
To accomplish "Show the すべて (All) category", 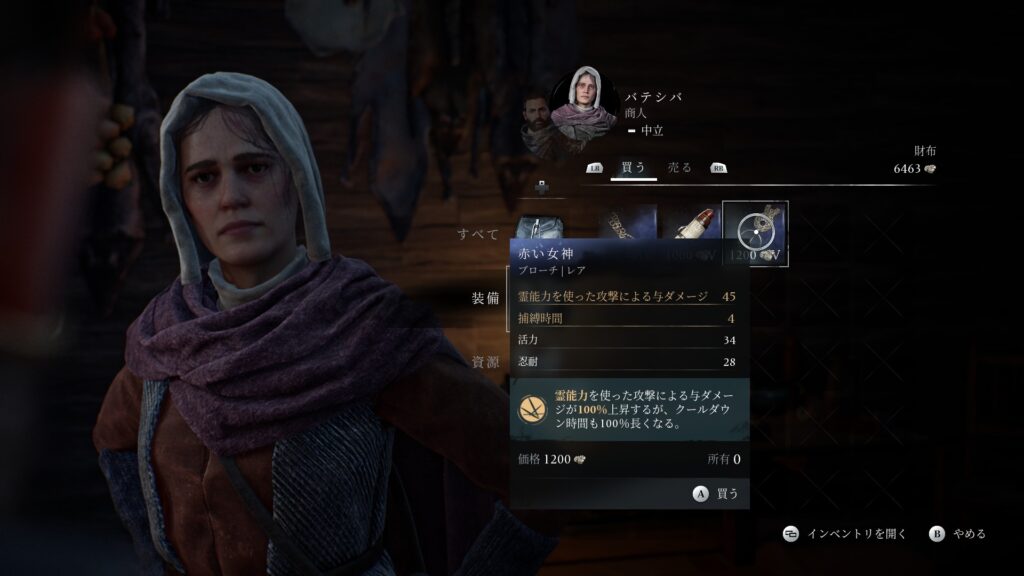I will pyautogui.click(x=478, y=234).
